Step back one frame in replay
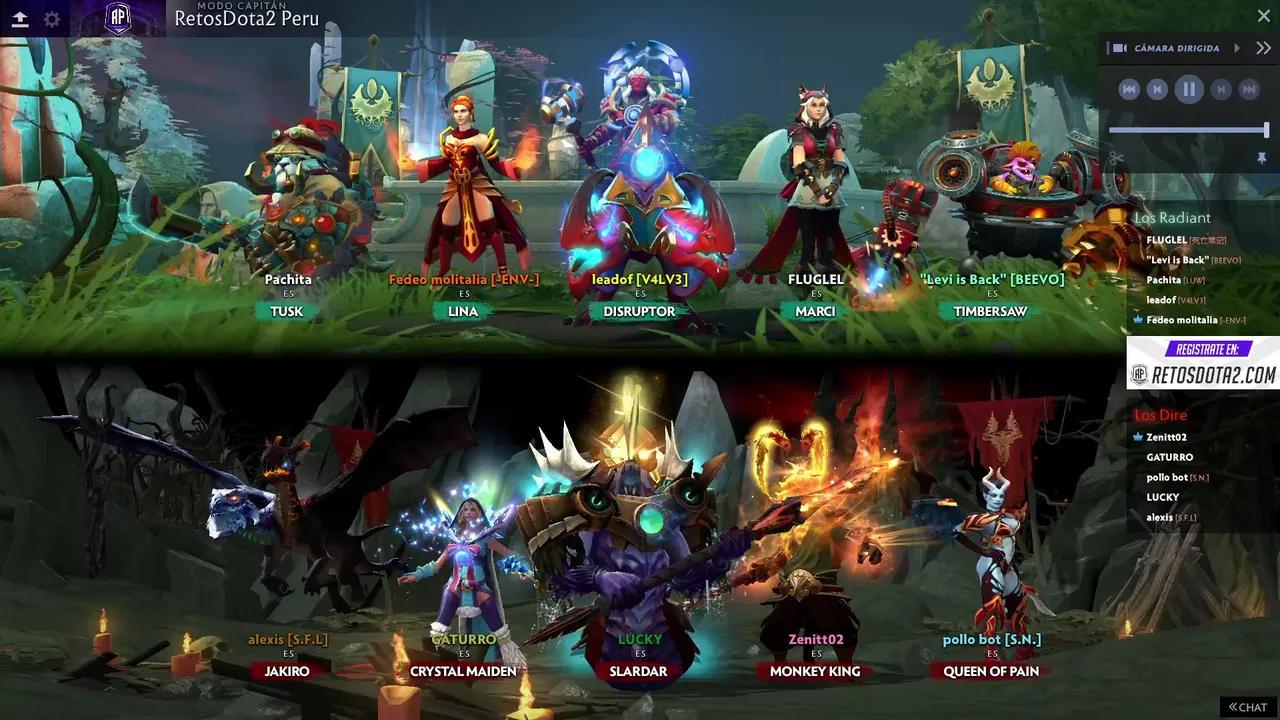 pos(1157,90)
